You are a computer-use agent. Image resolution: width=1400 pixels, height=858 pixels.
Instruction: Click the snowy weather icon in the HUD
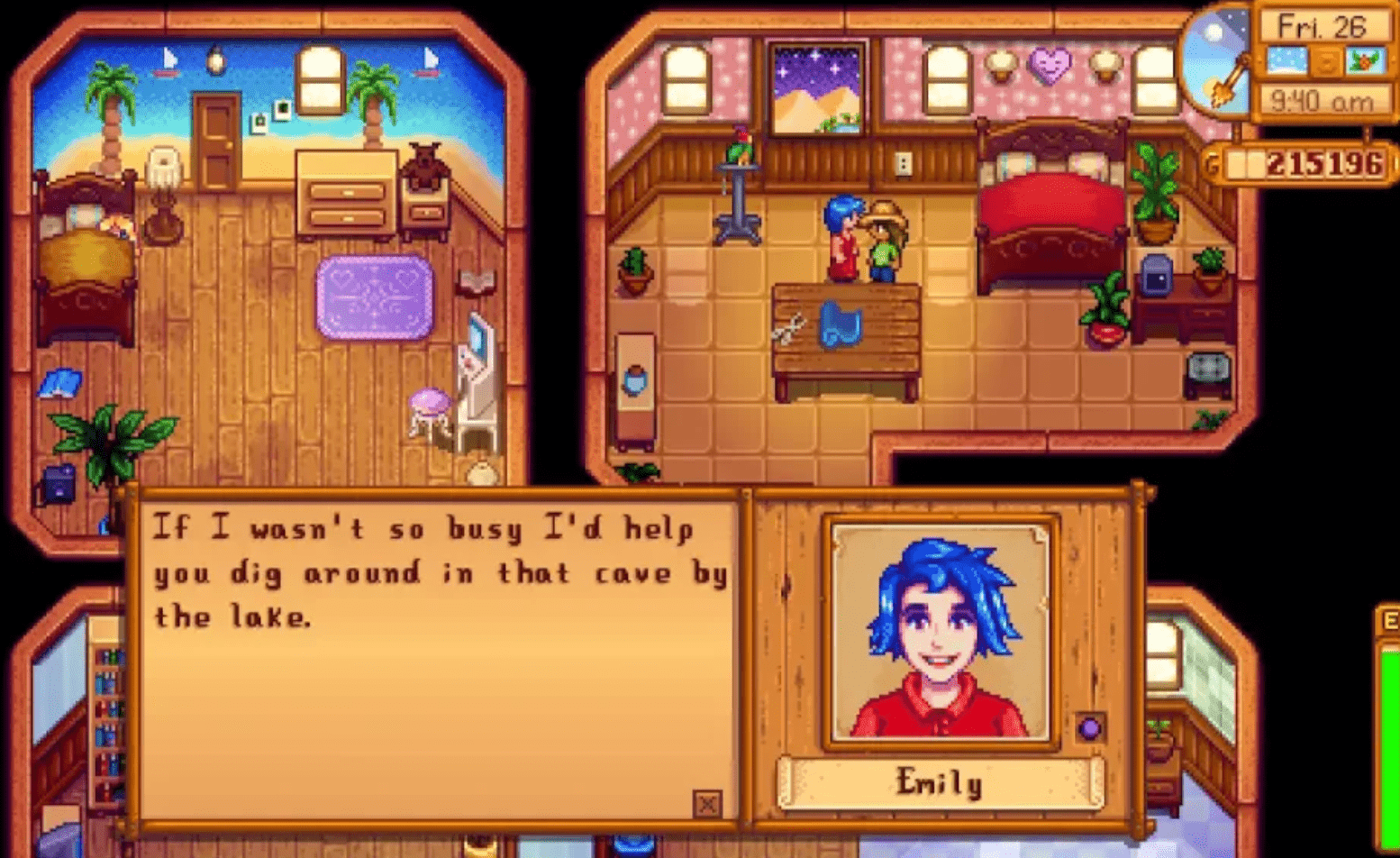pos(1286,59)
